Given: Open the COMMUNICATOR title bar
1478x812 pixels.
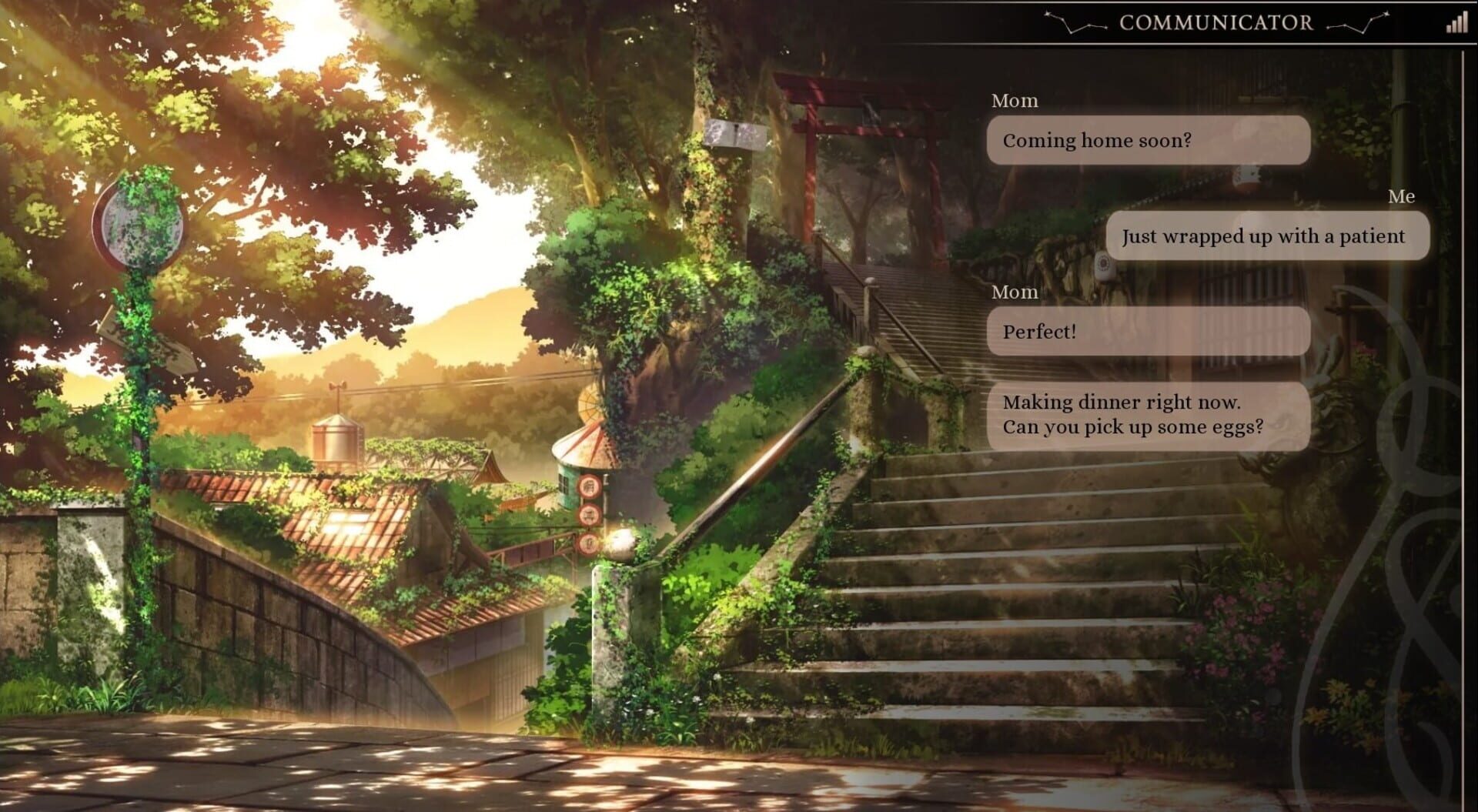Looking at the screenshot, I should tap(1215, 22).
